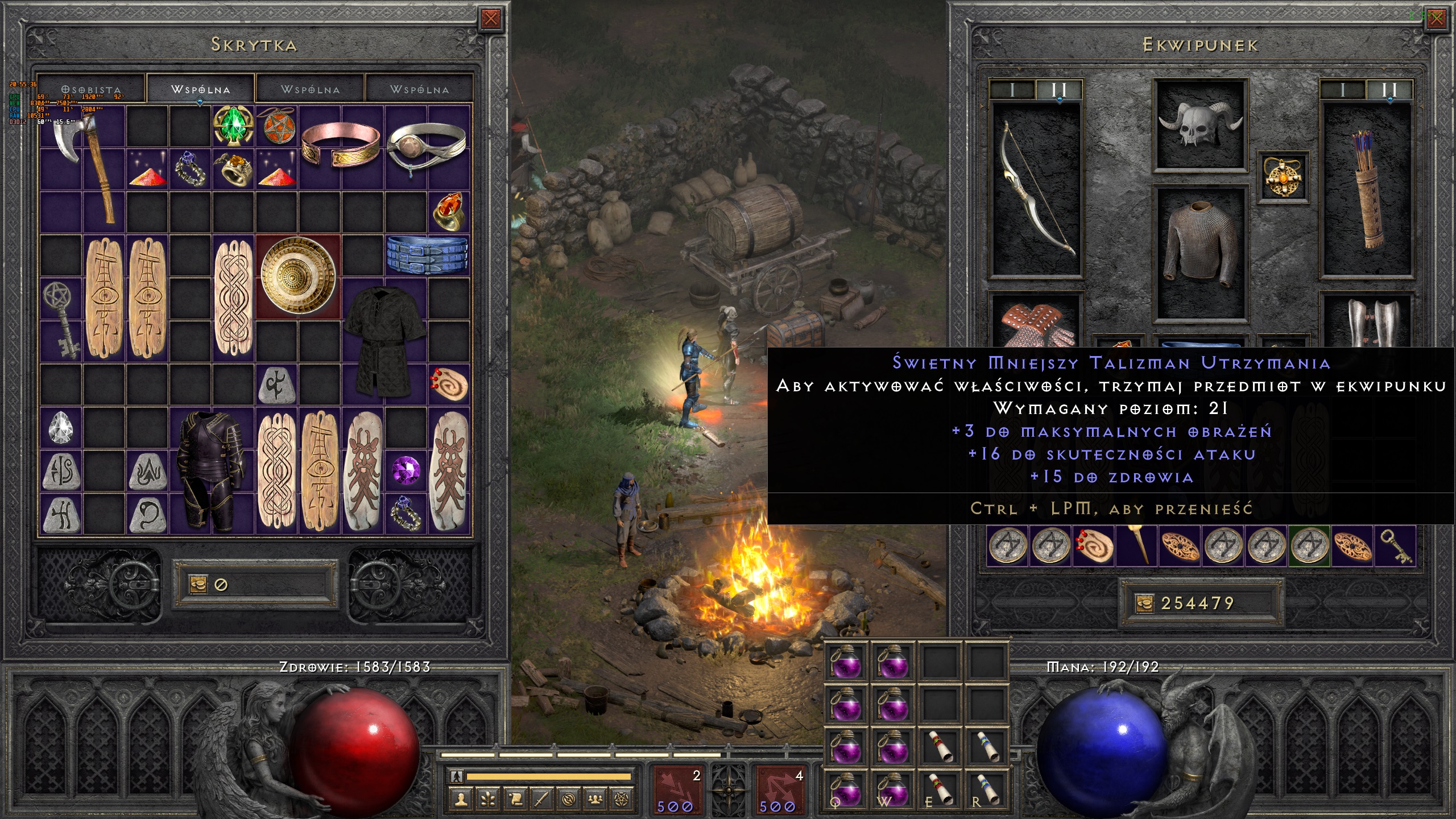Switch to the Osobista stash tab
Screen dimensions: 1456x819
point(92,90)
